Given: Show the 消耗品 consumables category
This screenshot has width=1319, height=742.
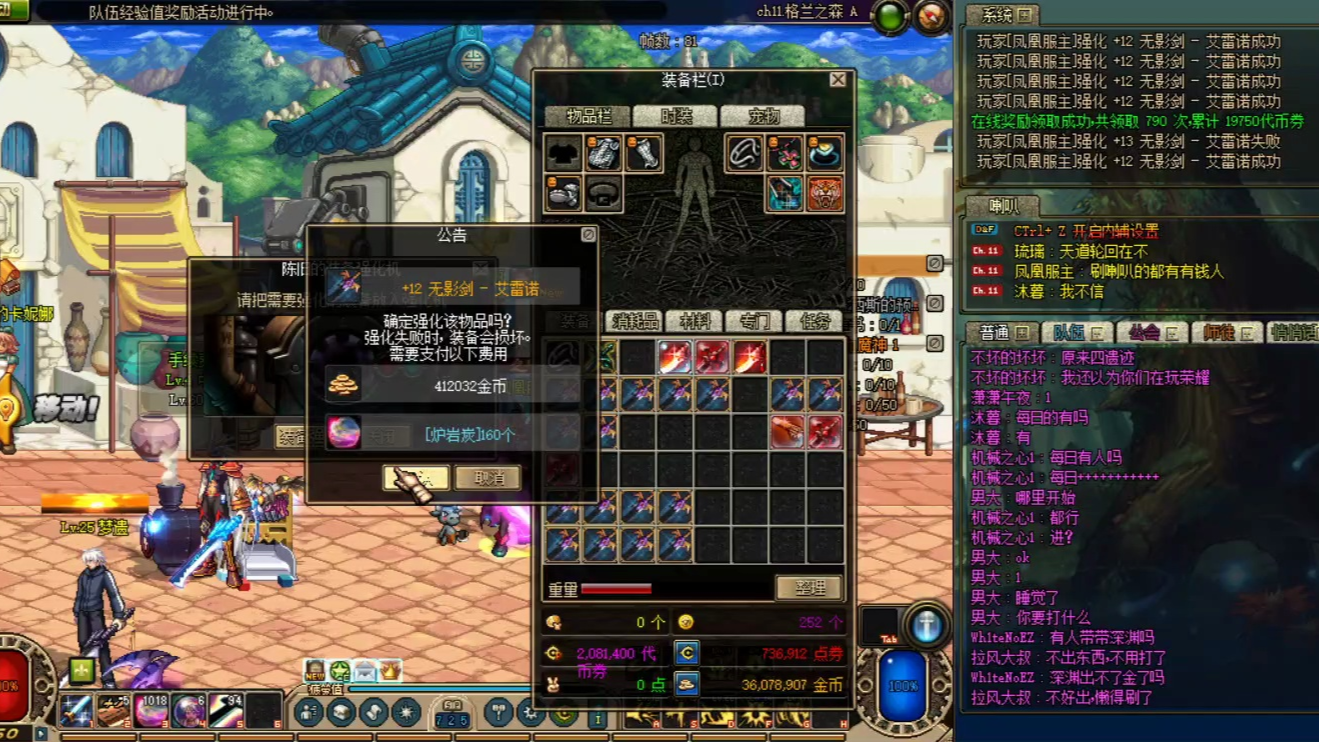Looking at the screenshot, I should pos(636,321).
